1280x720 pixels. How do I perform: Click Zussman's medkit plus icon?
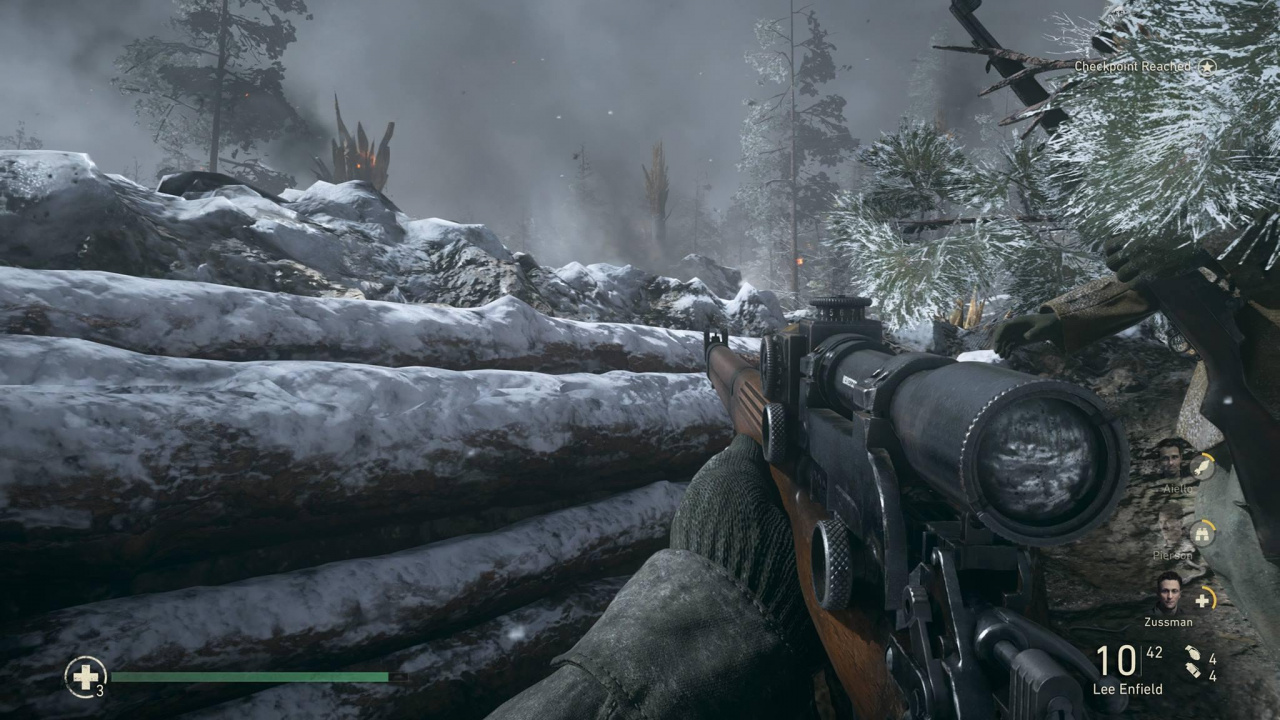click(x=1202, y=600)
